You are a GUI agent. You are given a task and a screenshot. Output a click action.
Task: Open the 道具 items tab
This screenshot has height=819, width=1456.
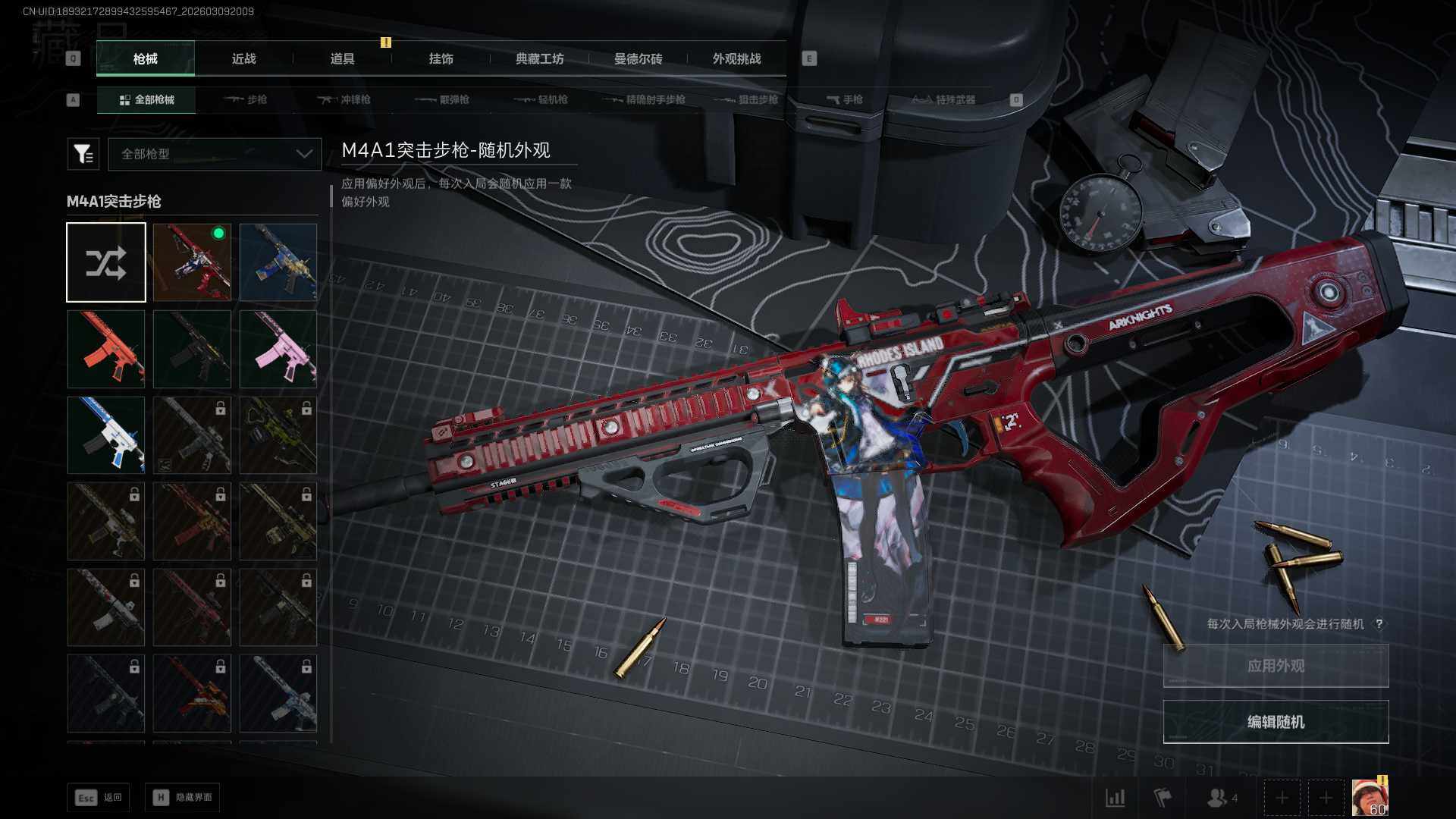click(x=342, y=59)
